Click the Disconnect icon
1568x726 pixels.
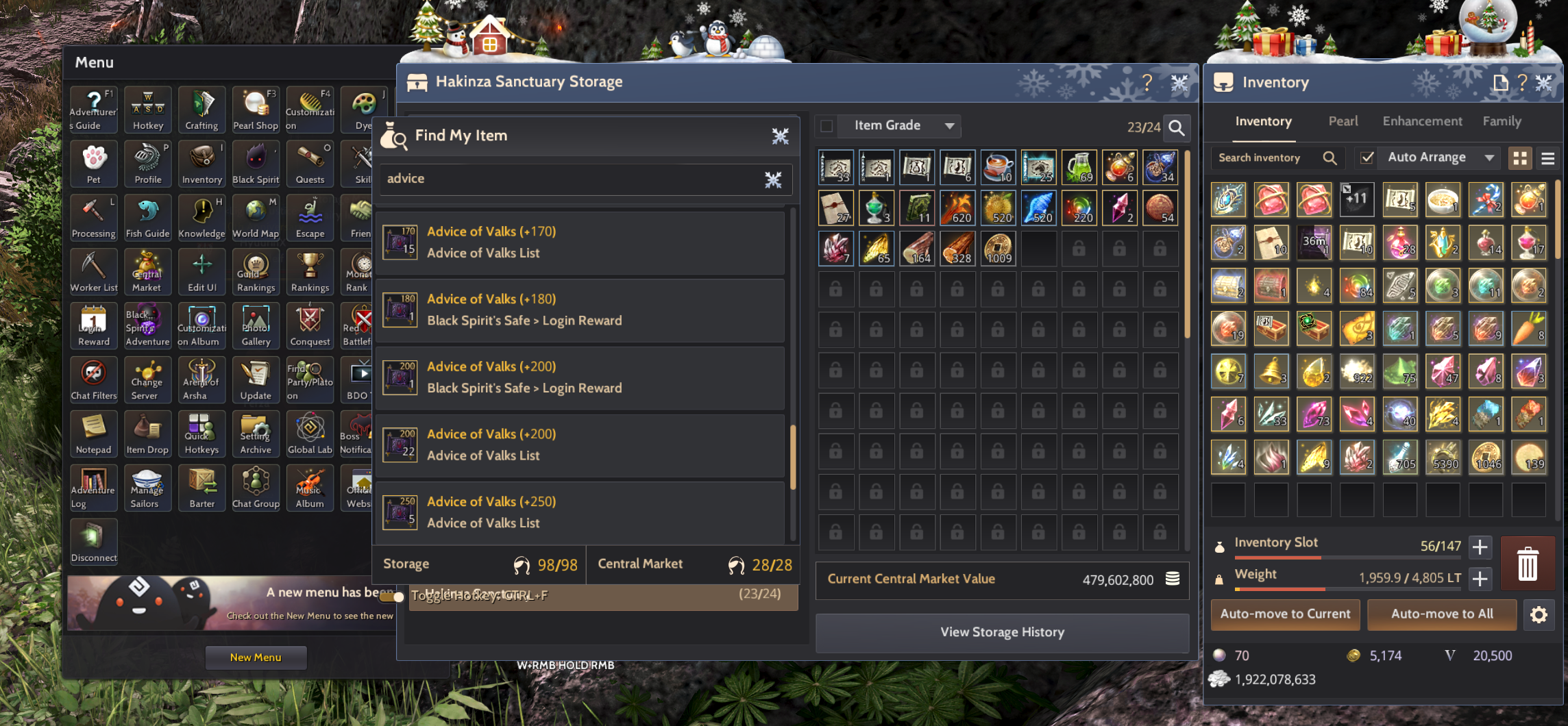[x=93, y=542]
